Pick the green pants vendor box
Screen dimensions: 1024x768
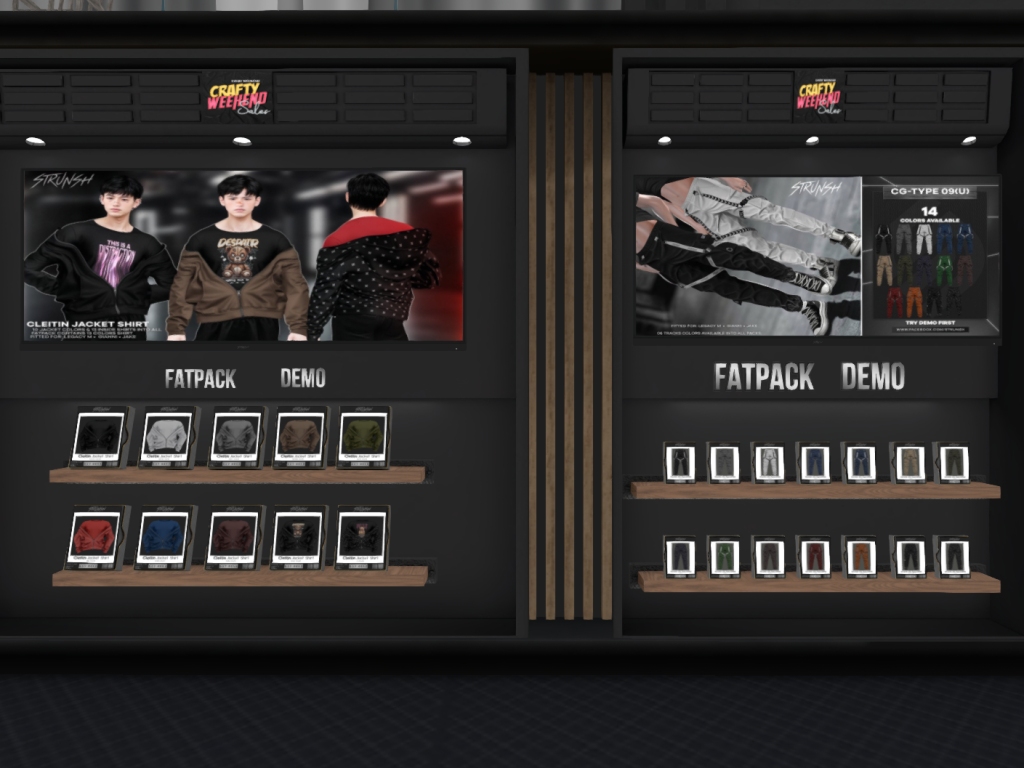click(723, 557)
